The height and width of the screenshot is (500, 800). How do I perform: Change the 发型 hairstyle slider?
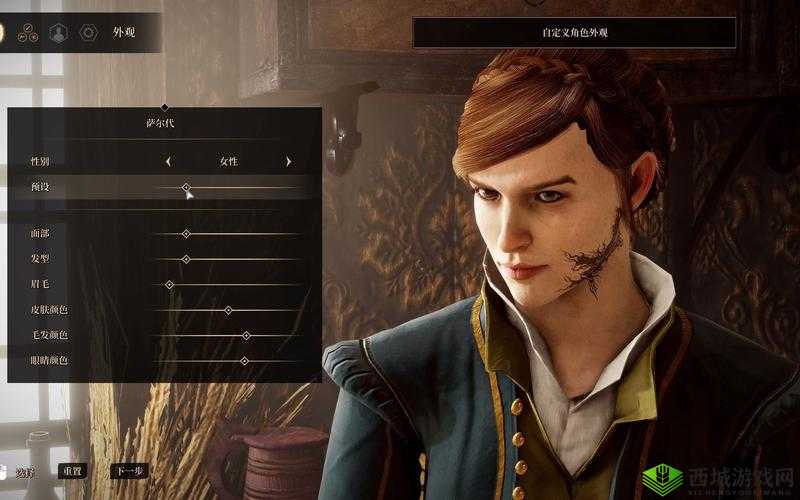pyautogui.click(x=186, y=259)
